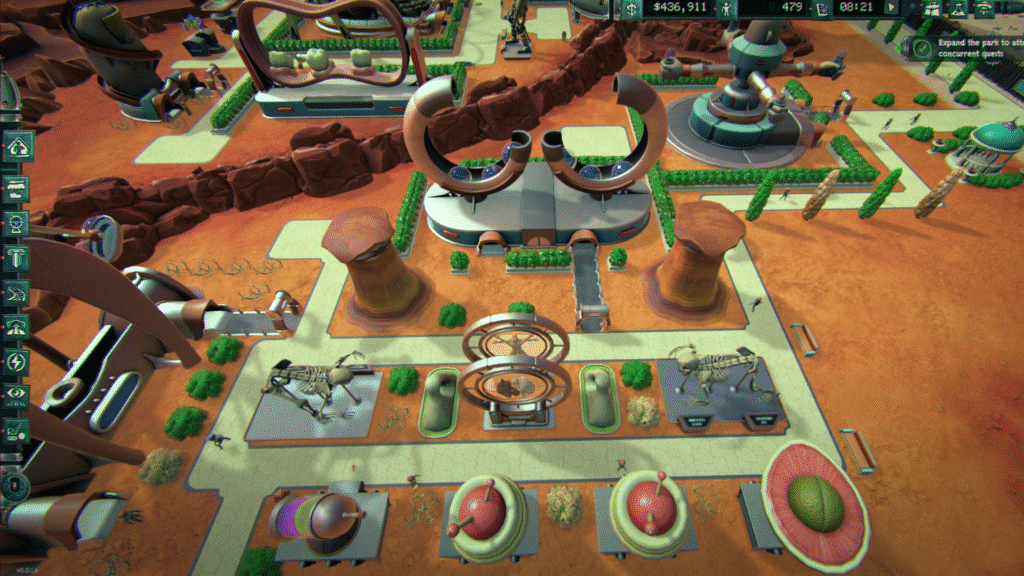This screenshot has height=576, width=1024.
Task: Open the finances dollar sign button
Action: [x=631, y=8]
